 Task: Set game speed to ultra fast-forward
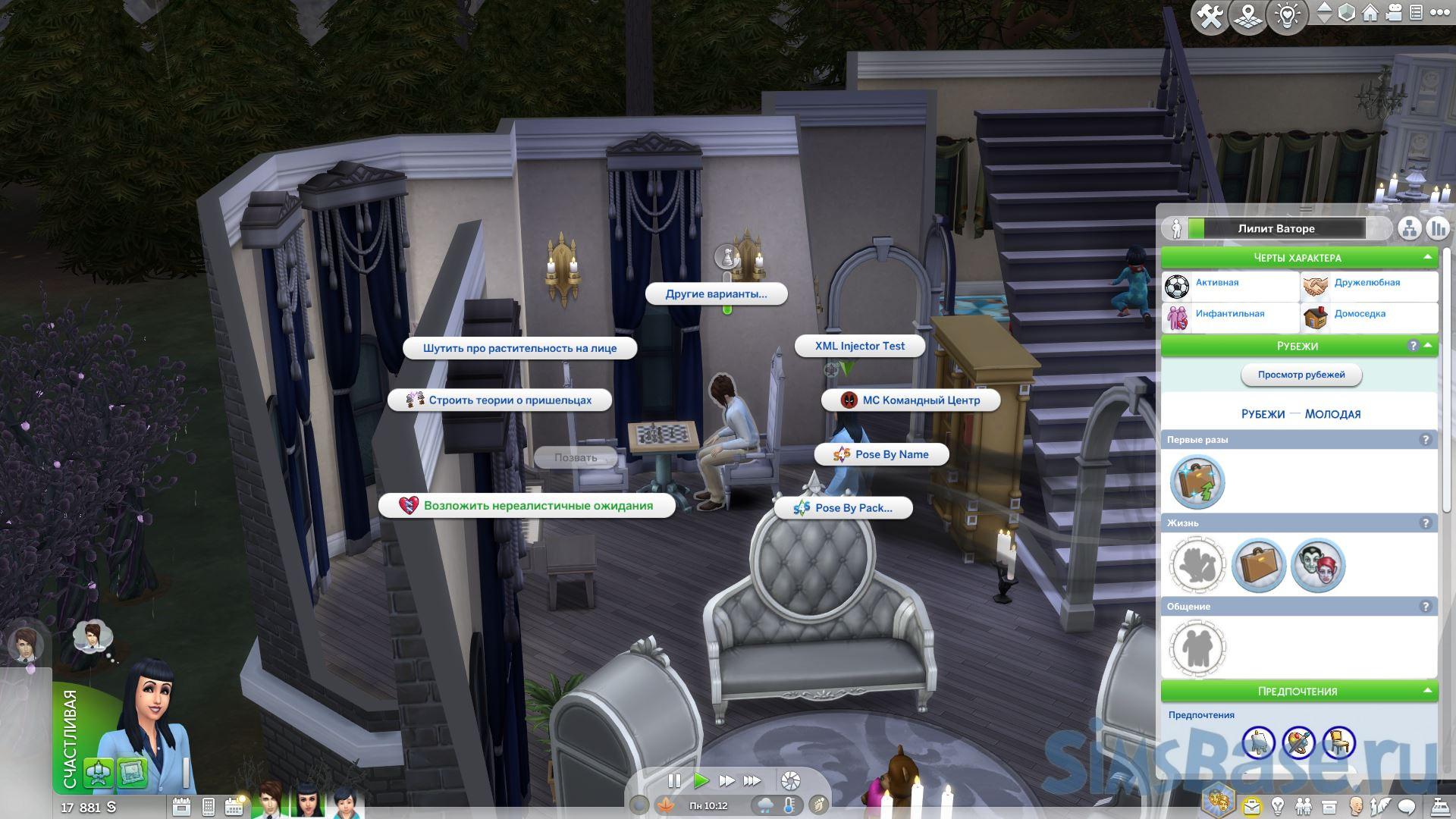click(x=752, y=780)
